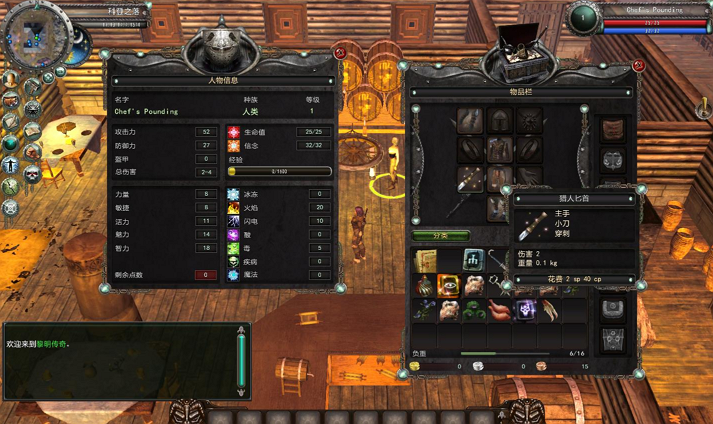The image size is (713, 424).
Task: Select the eye item in inventory
Action: tap(449, 286)
